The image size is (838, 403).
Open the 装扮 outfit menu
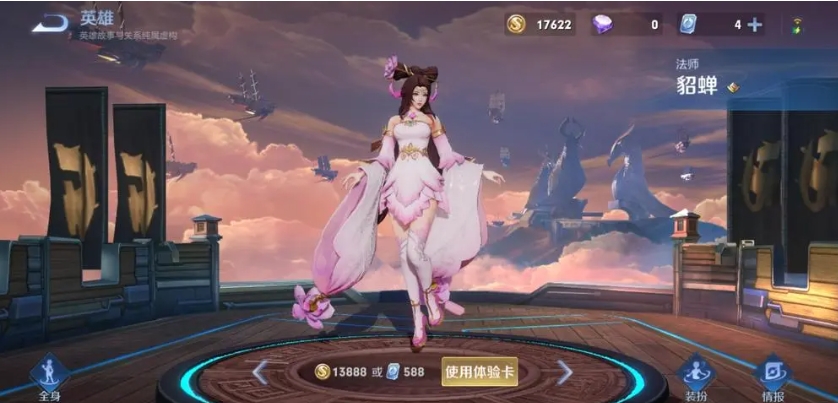[x=697, y=376]
